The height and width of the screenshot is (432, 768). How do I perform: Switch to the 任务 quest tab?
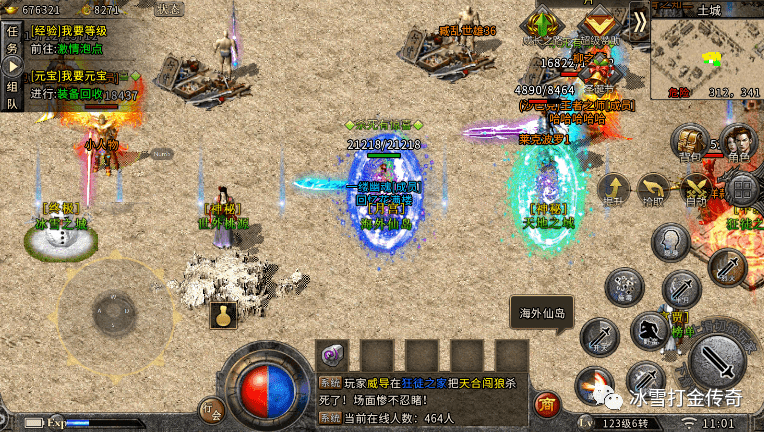click(12, 39)
